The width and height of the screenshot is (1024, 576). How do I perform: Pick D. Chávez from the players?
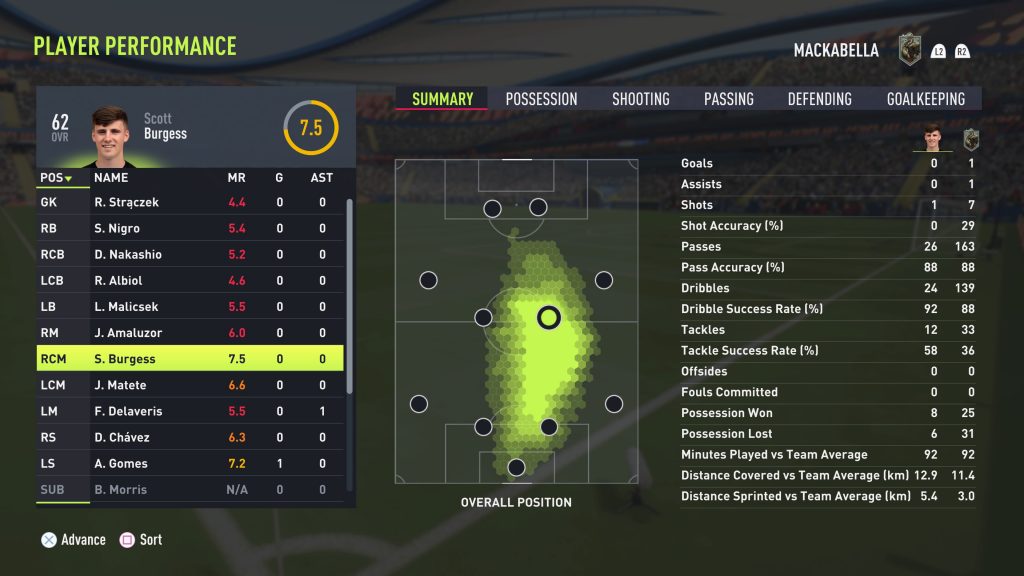190,437
